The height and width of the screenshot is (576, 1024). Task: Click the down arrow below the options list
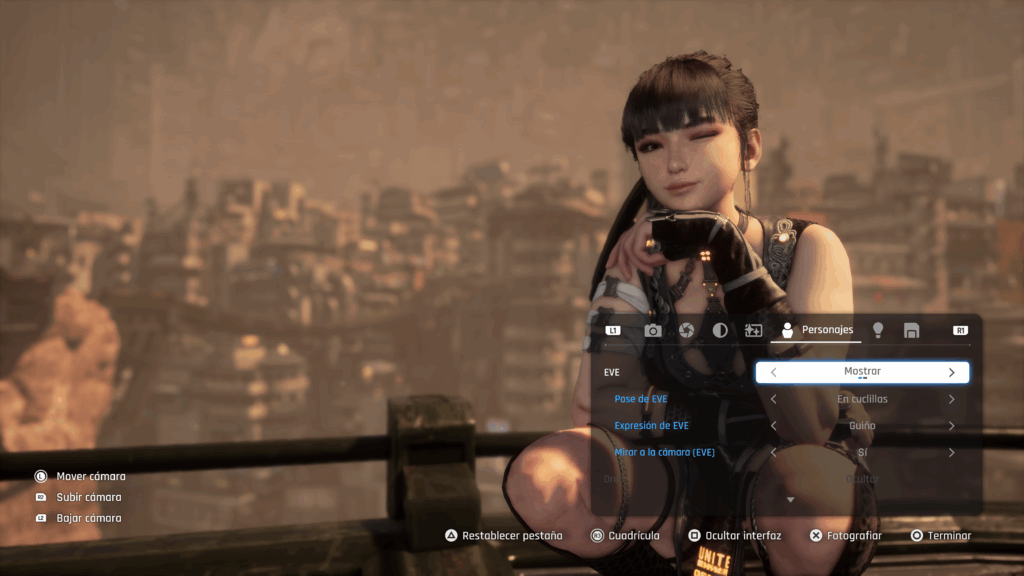pos(790,499)
